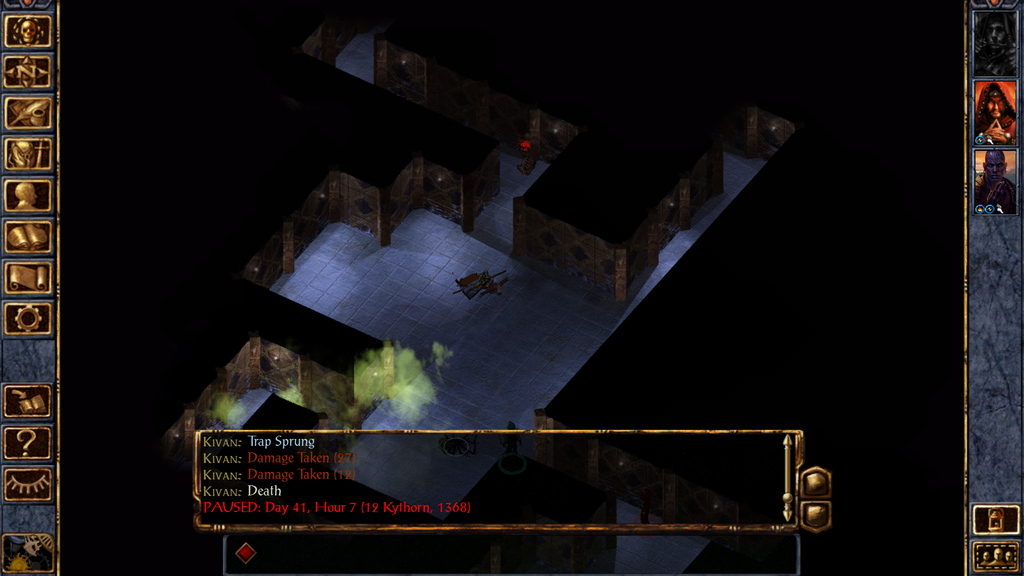This screenshot has height=576, width=1024.
Task: Click the clock to unpause game
Action: pos(28,553)
